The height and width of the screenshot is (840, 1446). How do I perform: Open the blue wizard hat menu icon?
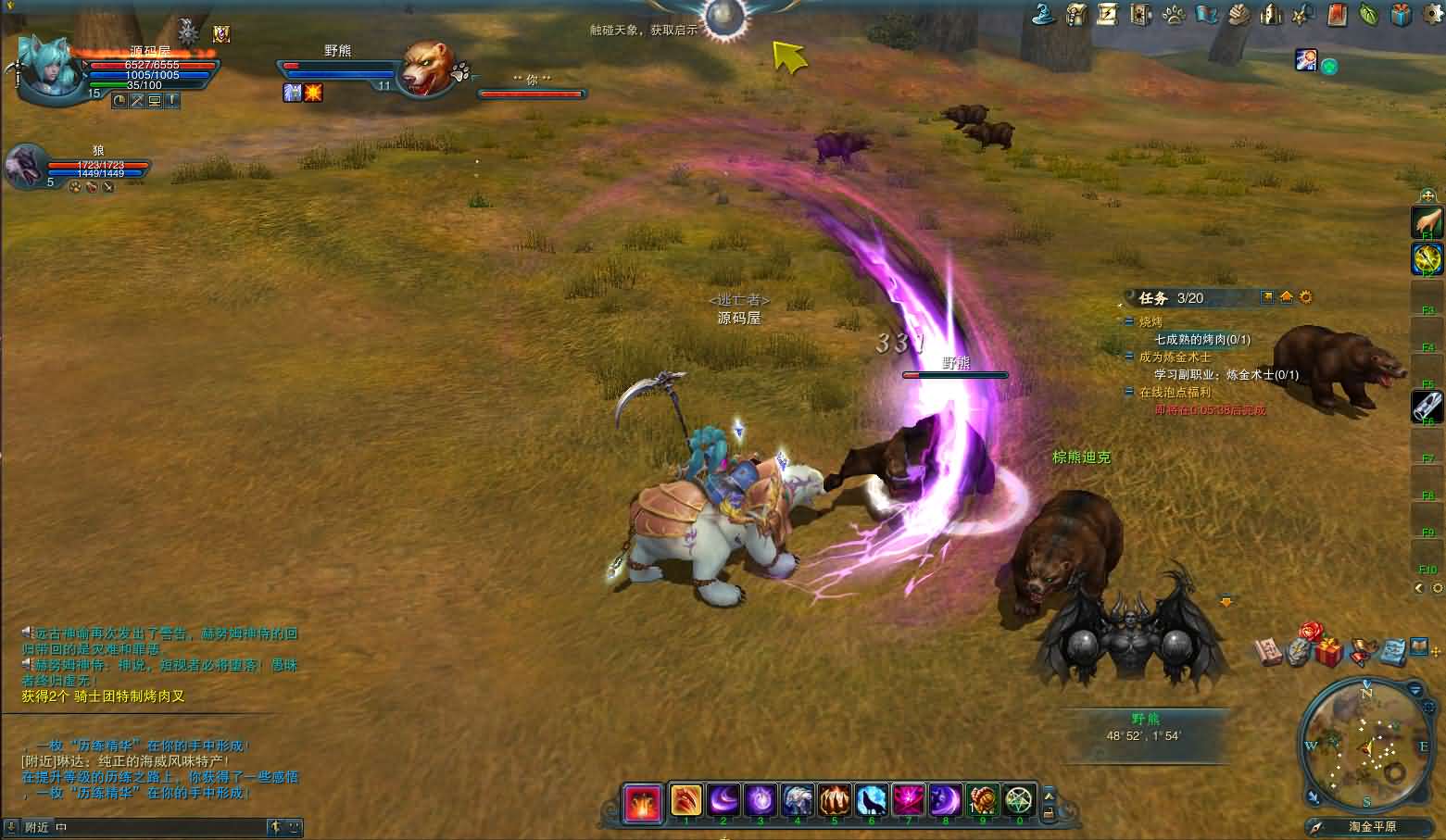pyautogui.click(x=1045, y=14)
